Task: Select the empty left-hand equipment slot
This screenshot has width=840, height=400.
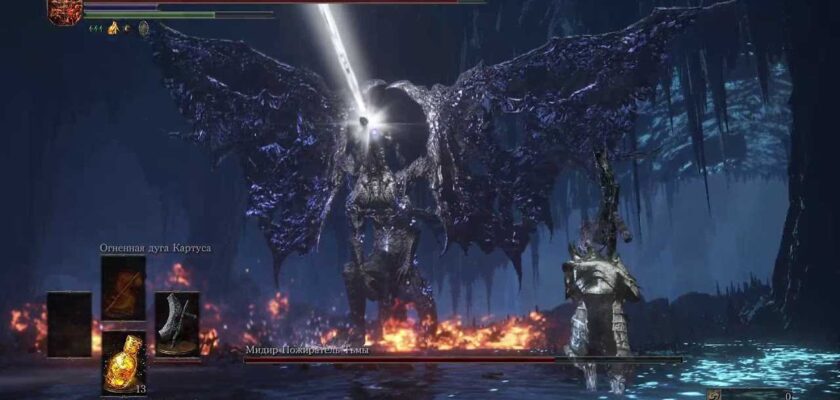Action: pyautogui.click(x=69, y=324)
